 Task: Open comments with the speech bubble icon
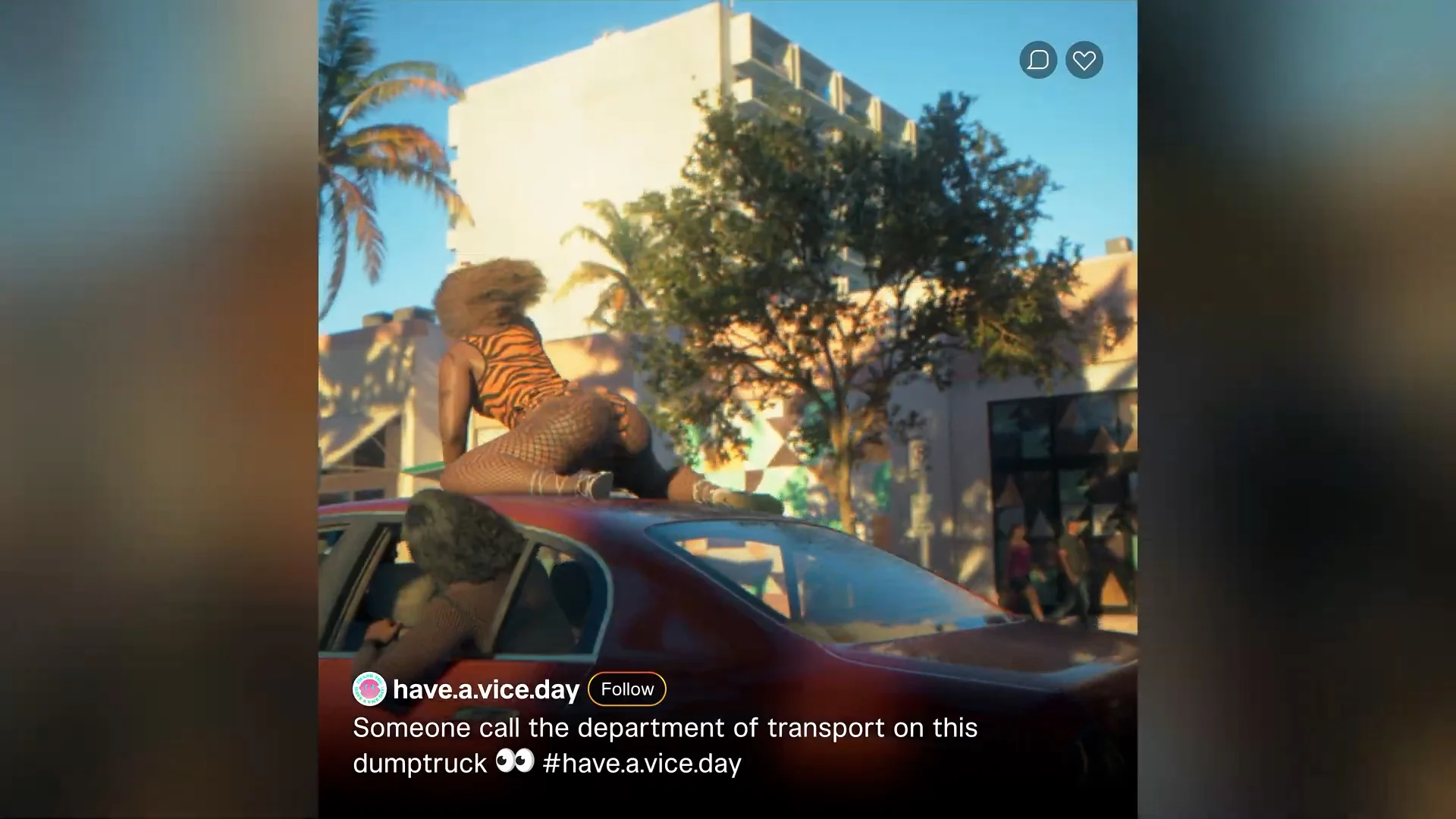pyautogui.click(x=1037, y=60)
